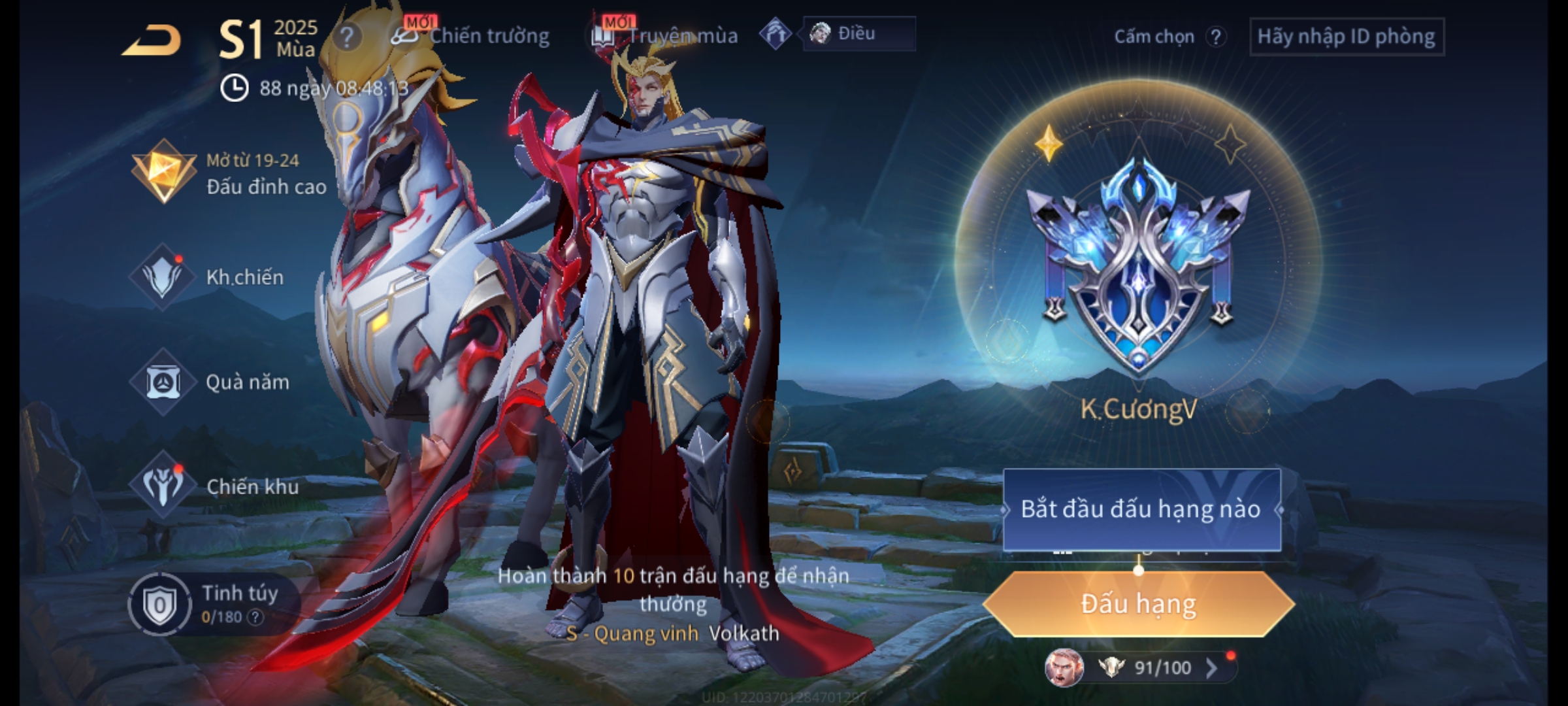Open the season help question mark
Viewport: 1568px width, 706px height.
click(346, 37)
